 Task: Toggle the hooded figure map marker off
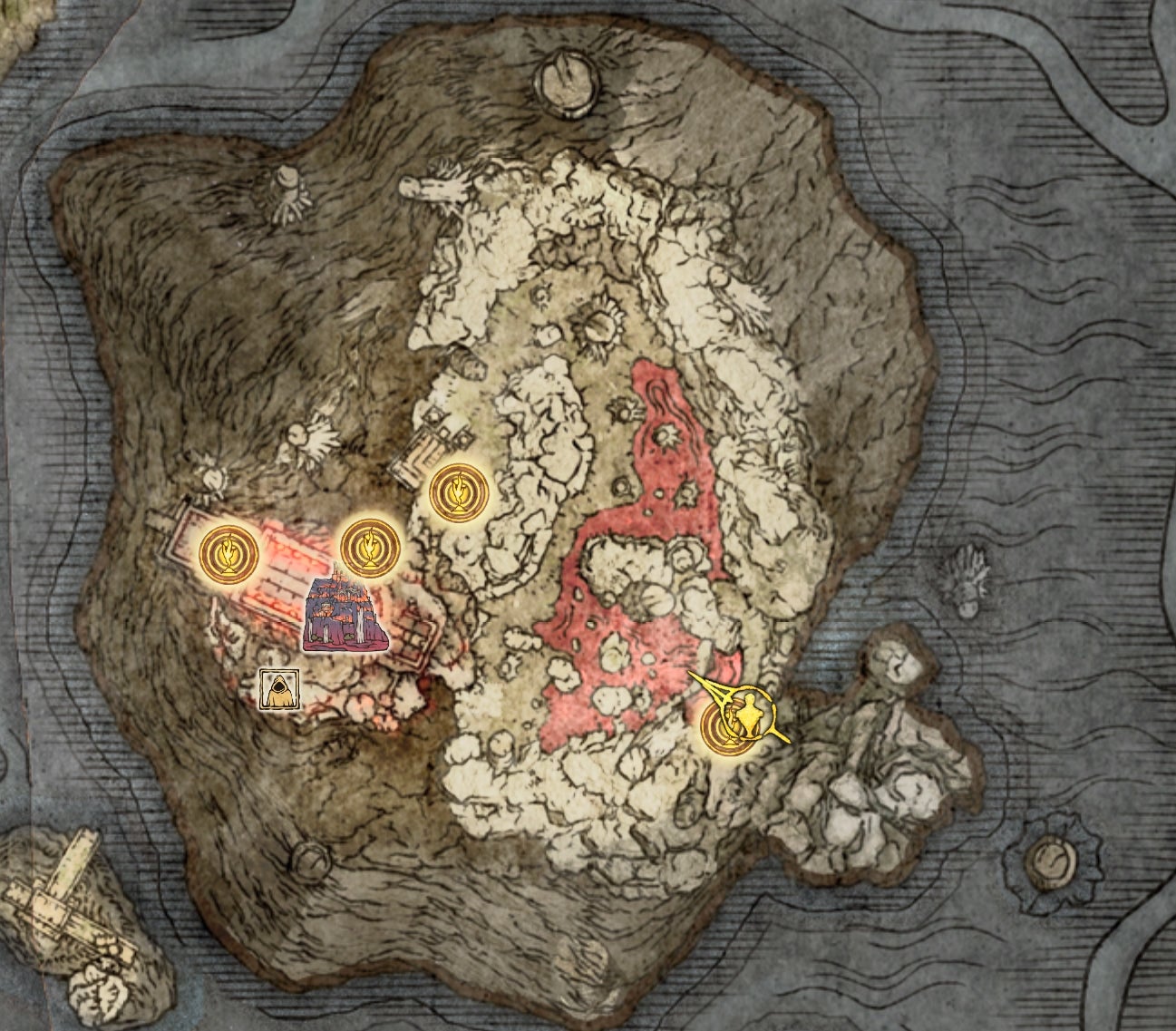279,686
